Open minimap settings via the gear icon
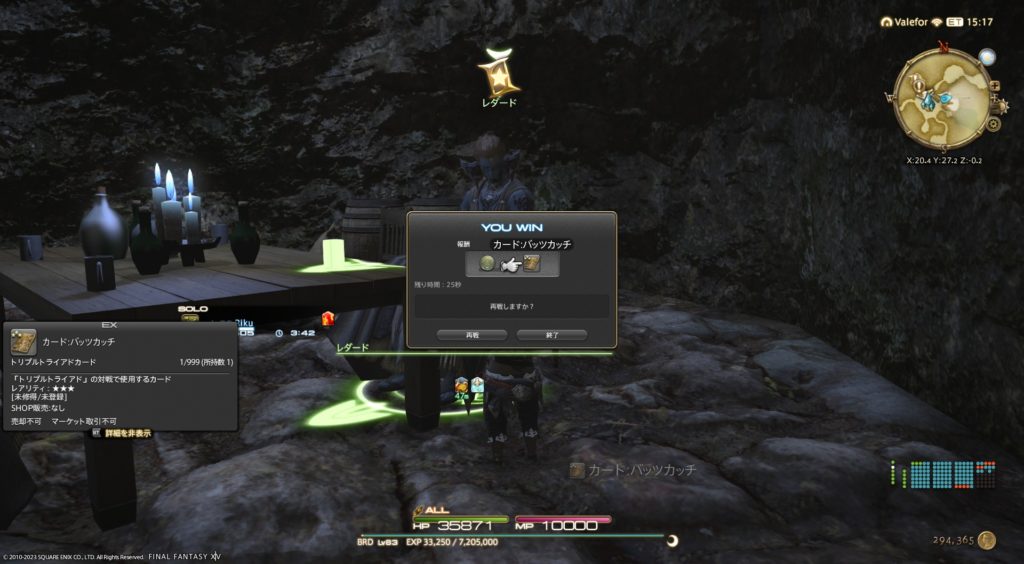The width and height of the screenshot is (1024, 564). click(993, 125)
